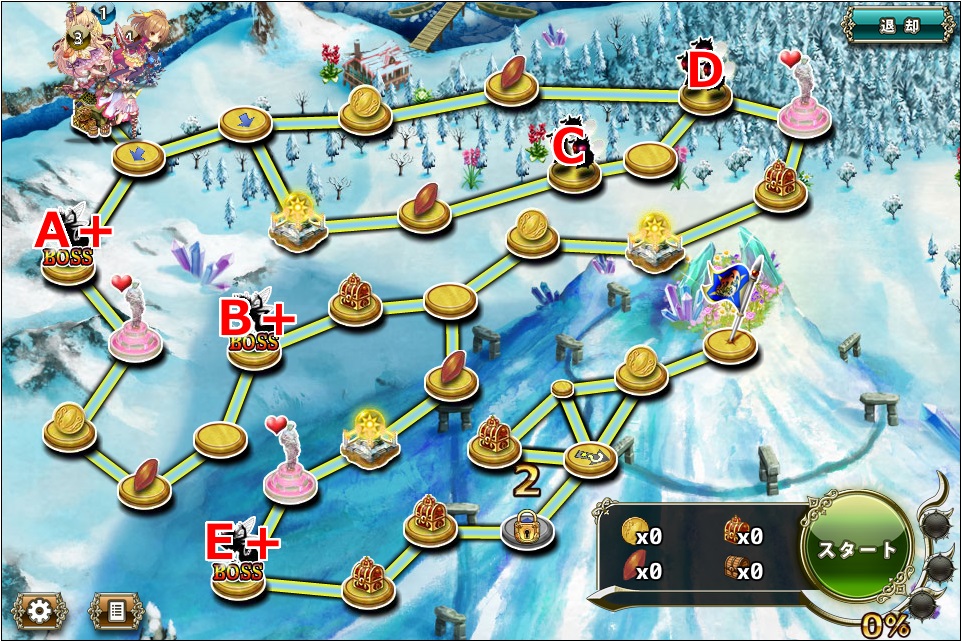Image resolution: width=962 pixels, height=642 pixels.
Task: Select the boss node labeled B
Action: coord(254,345)
